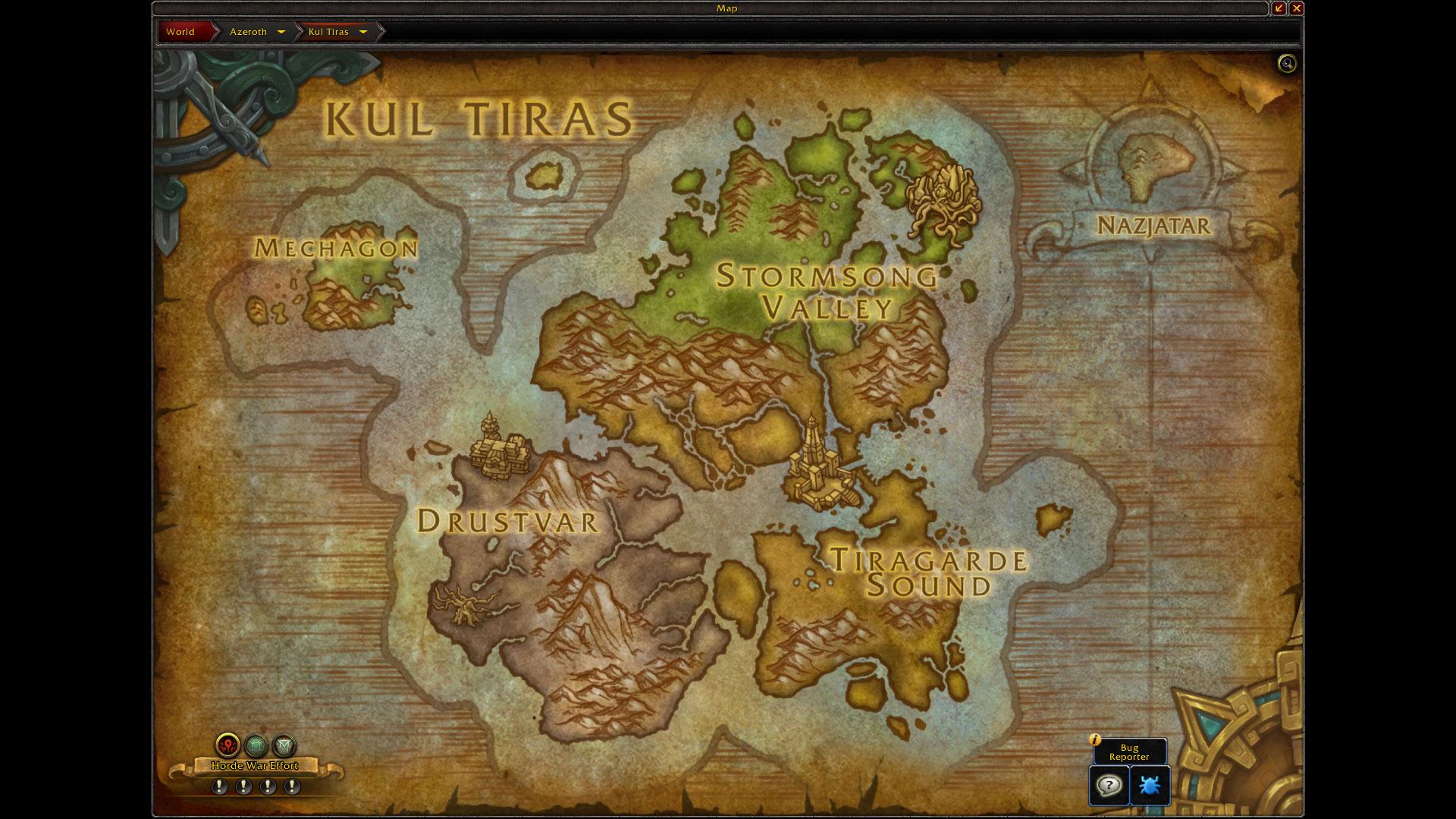
Task: Choose the green turtle shell emblem
Action: [256, 745]
